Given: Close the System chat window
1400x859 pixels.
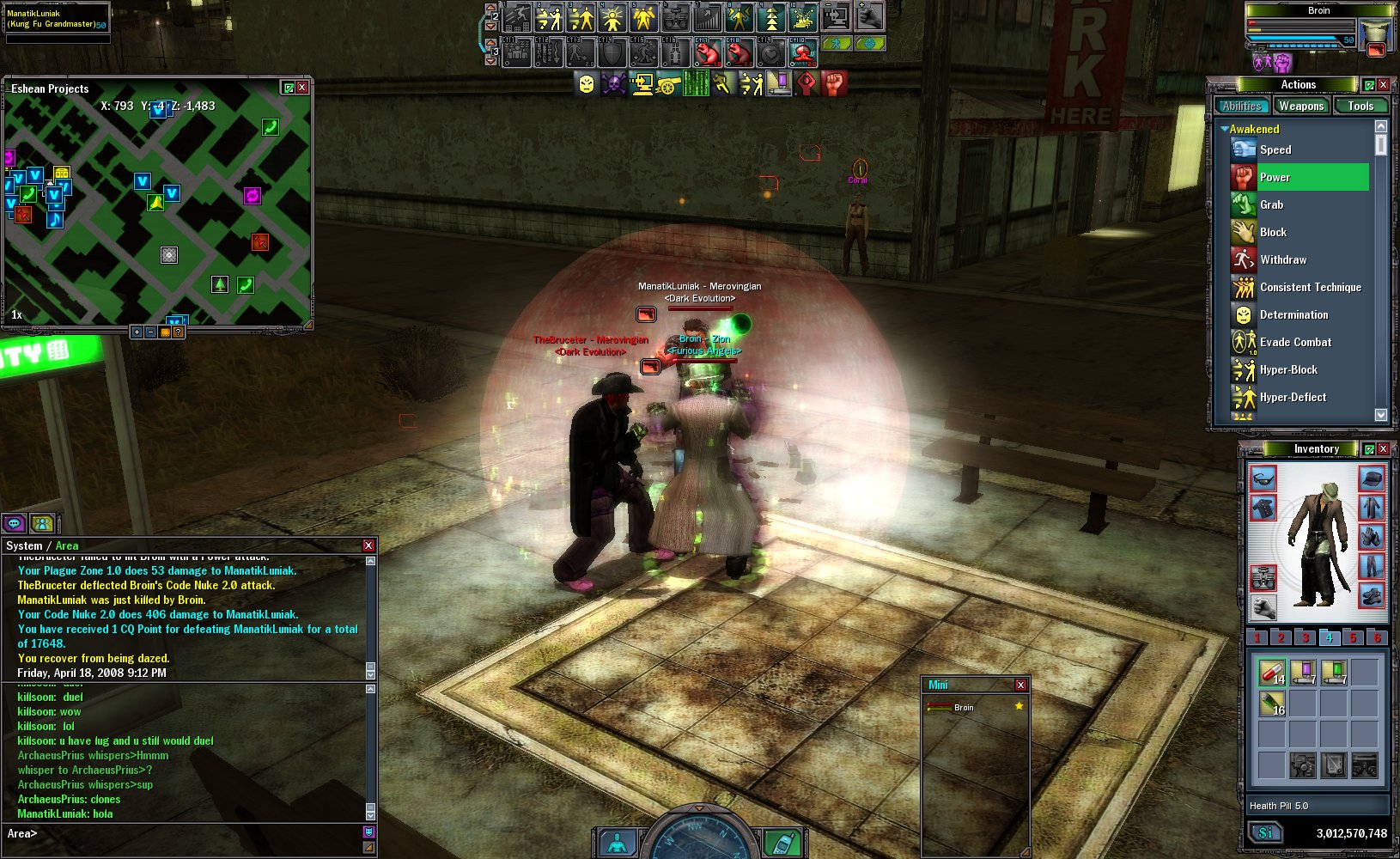Looking at the screenshot, I should 368,545.
